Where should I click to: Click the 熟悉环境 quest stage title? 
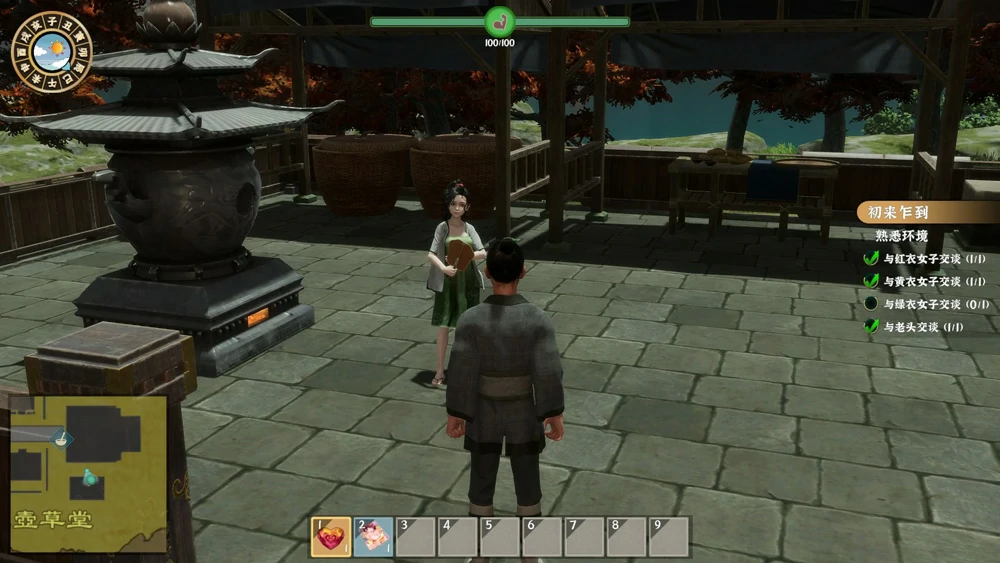tap(901, 236)
